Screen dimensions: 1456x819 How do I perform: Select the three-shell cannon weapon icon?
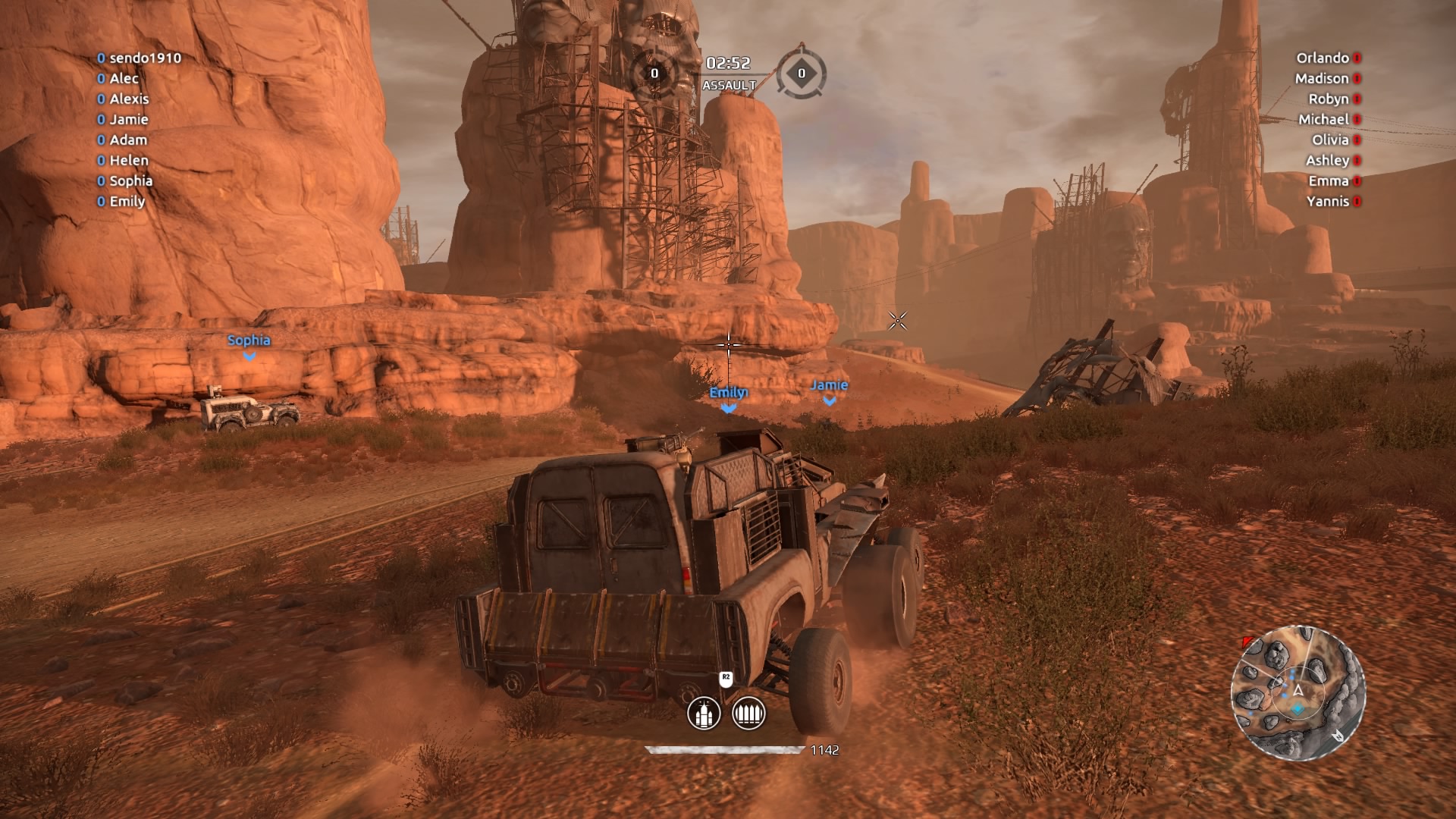[703, 714]
